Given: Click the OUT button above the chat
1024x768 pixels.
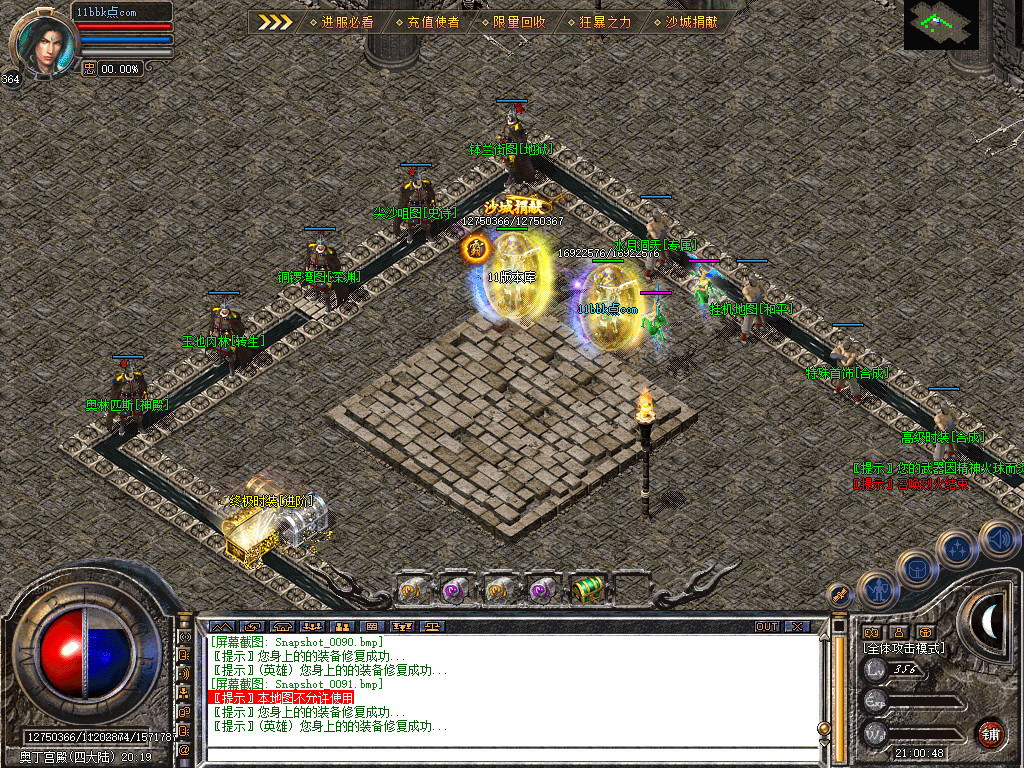Looking at the screenshot, I should click(766, 627).
